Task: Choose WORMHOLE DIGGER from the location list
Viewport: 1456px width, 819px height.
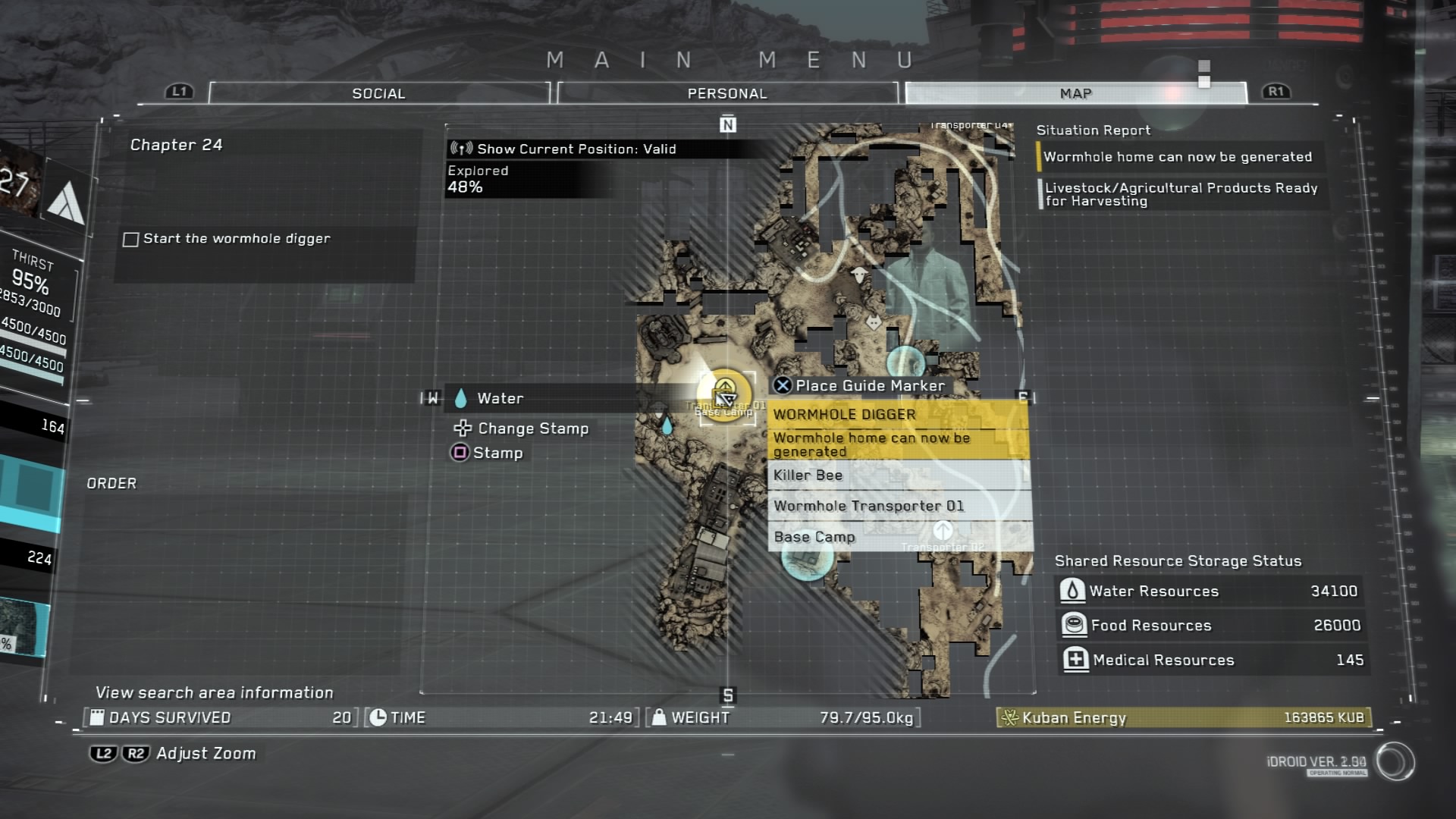Action: pos(898,415)
